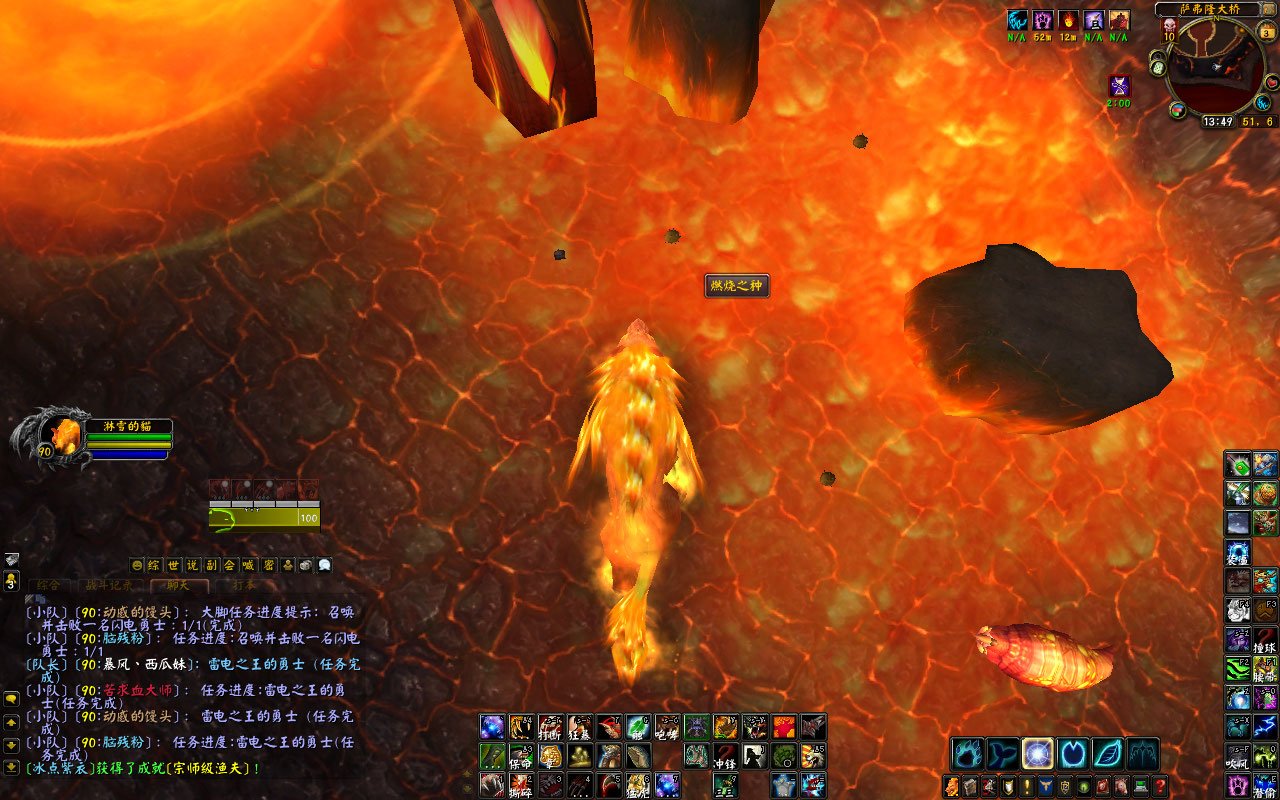Open the yellow exclamation quest log button
Screen dimensions: 1280x800
1027,787
